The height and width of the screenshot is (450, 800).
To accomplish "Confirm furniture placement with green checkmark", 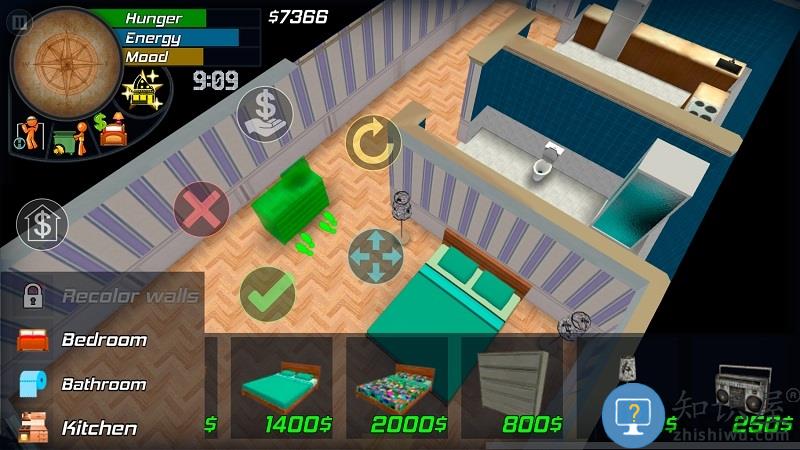I will pyautogui.click(x=267, y=293).
